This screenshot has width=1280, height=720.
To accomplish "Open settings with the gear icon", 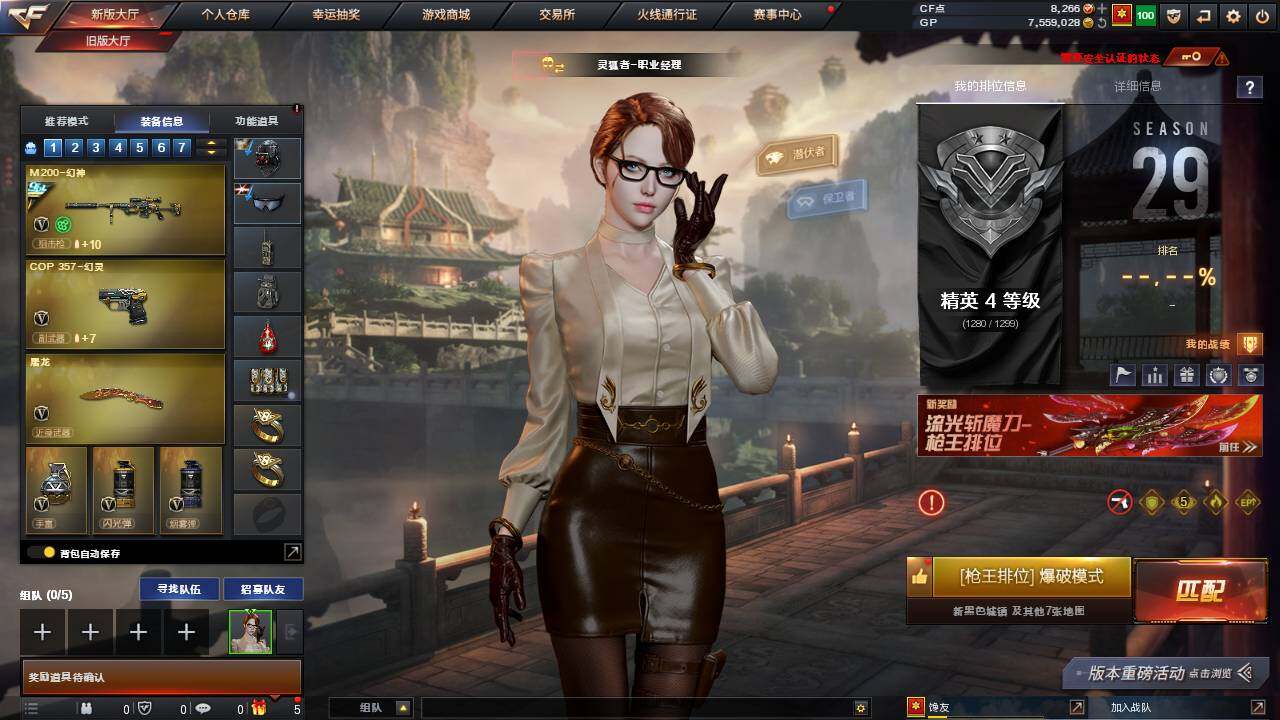I will (1233, 16).
